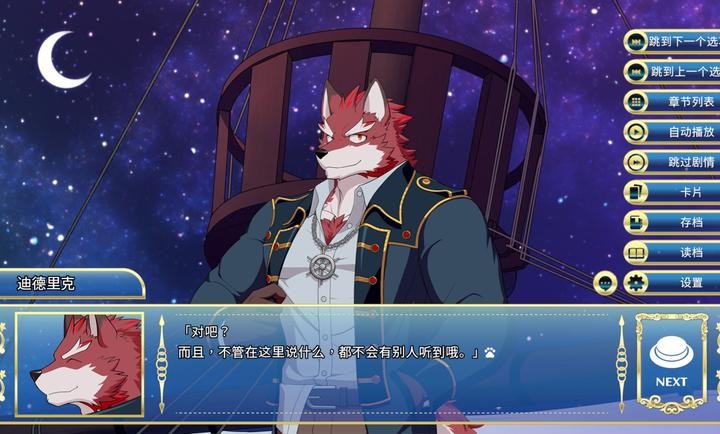
Task: Open the cards menu (卡片)
Action: coord(673,192)
